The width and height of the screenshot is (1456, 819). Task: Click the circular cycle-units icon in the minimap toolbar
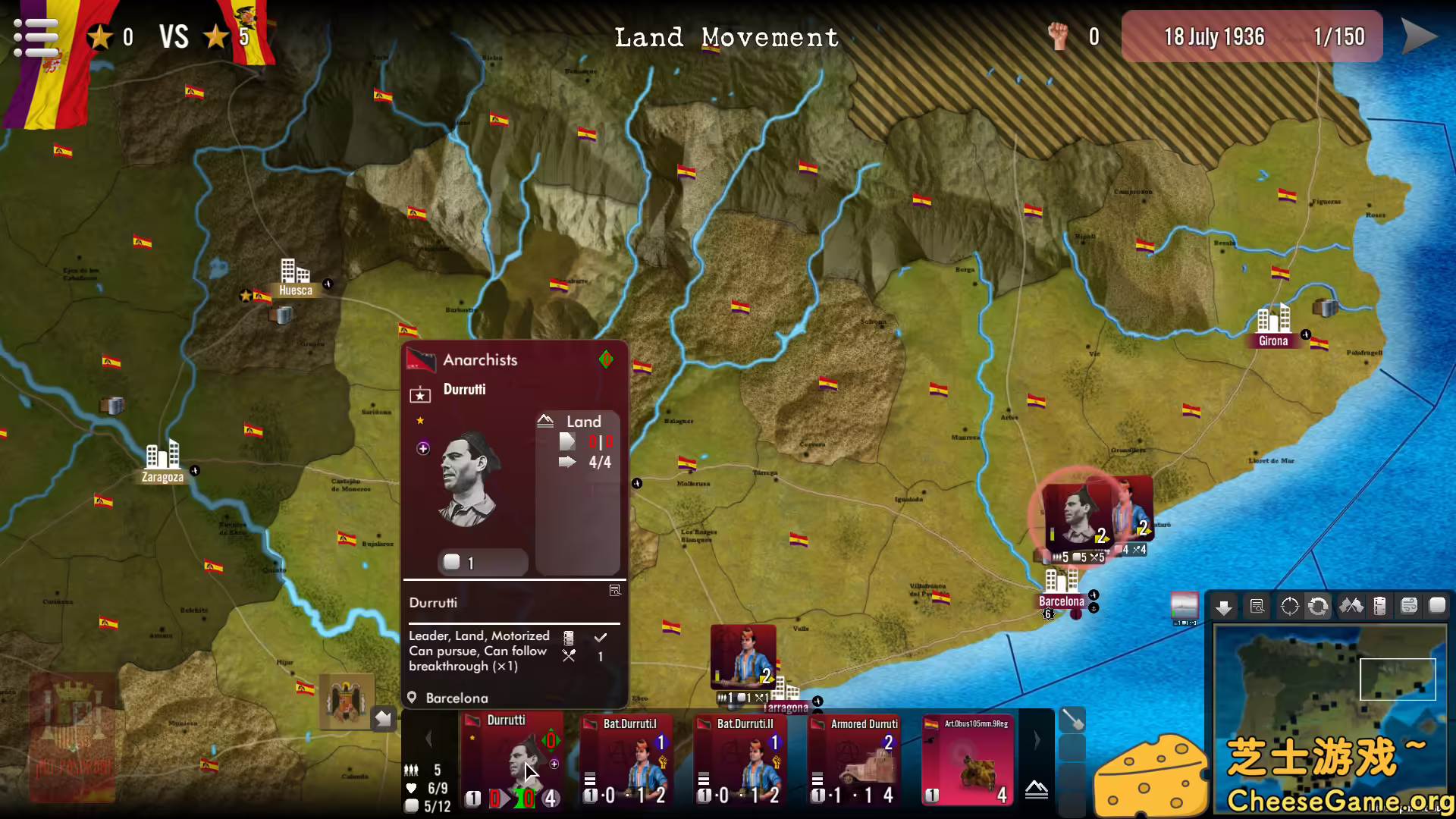click(x=1319, y=607)
